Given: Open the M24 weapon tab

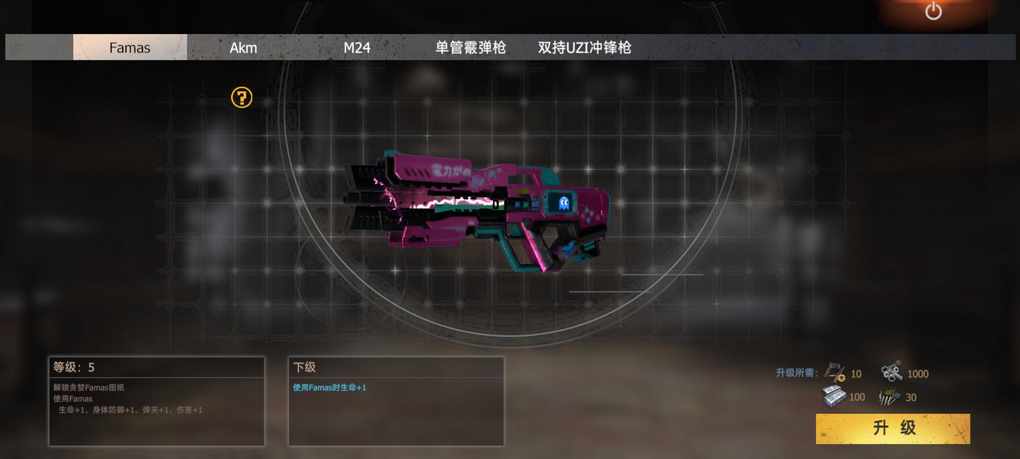Looking at the screenshot, I should (x=357, y=47).
